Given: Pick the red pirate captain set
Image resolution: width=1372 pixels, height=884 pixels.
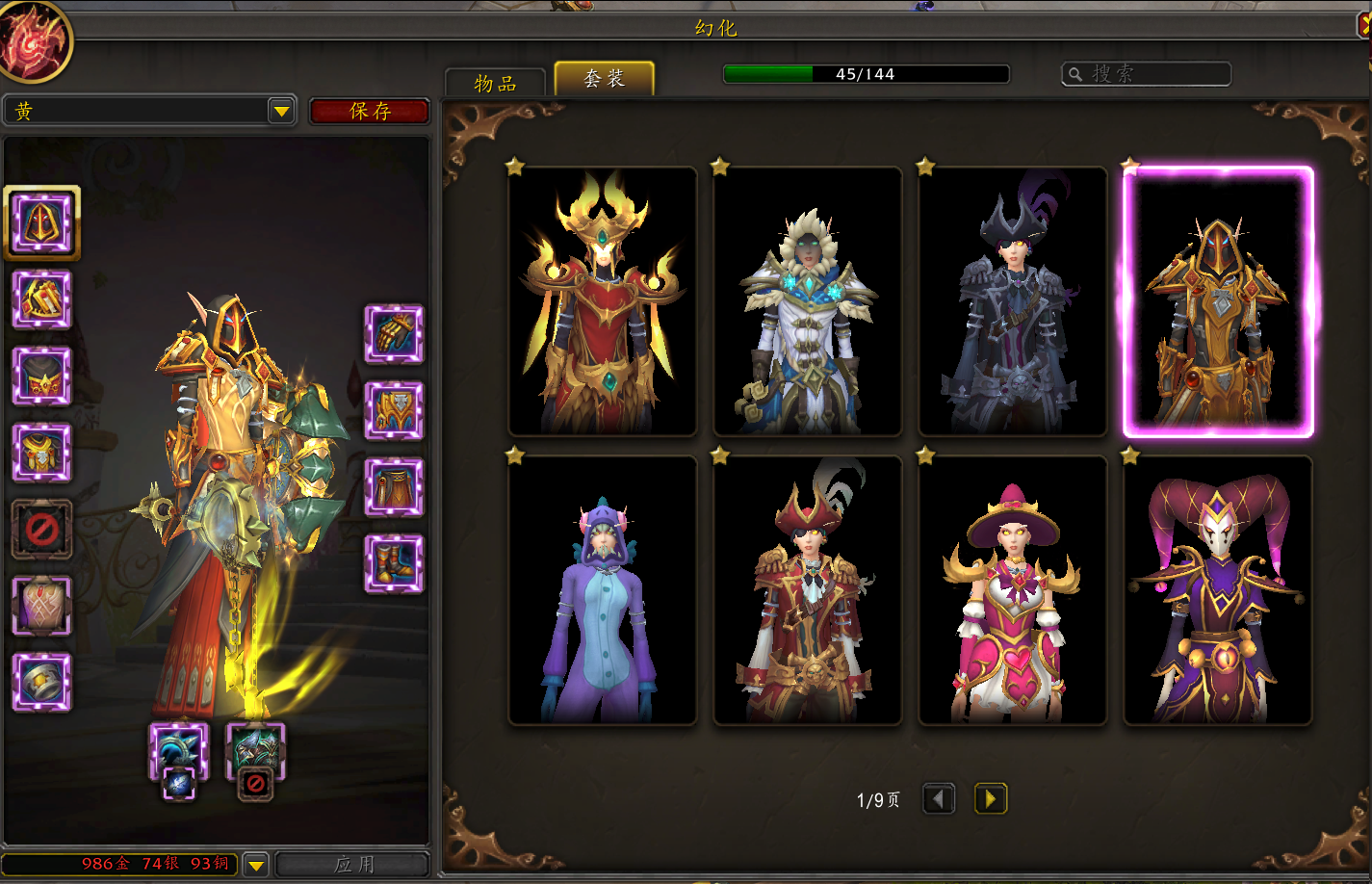Looking at the screenshot, I should pos(808,589).
